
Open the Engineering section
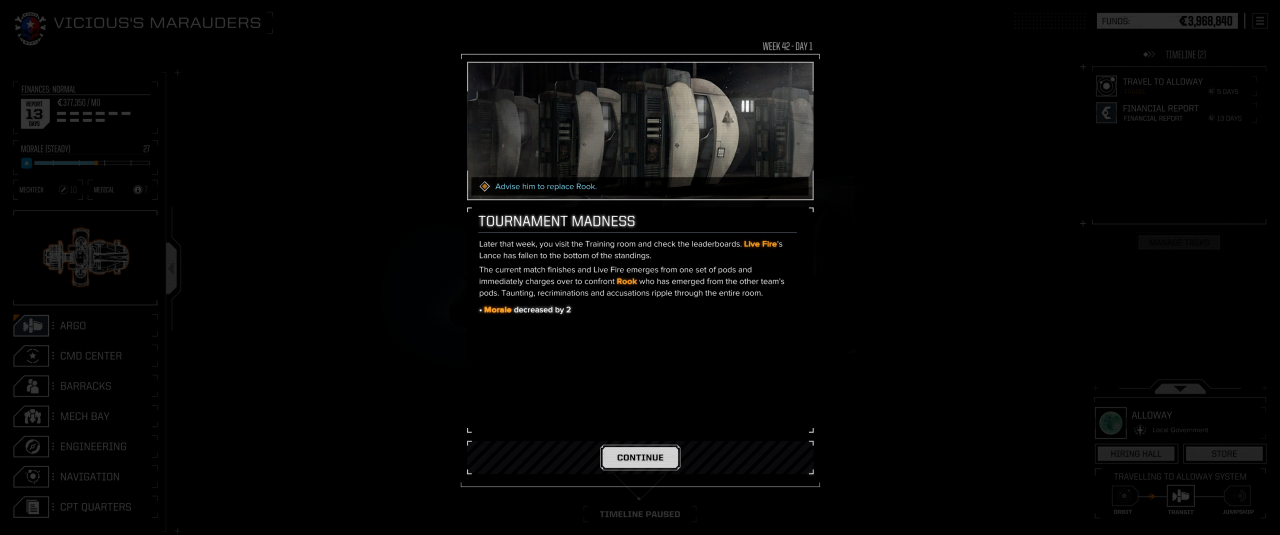pyautogui.click(x=92, y=446)
